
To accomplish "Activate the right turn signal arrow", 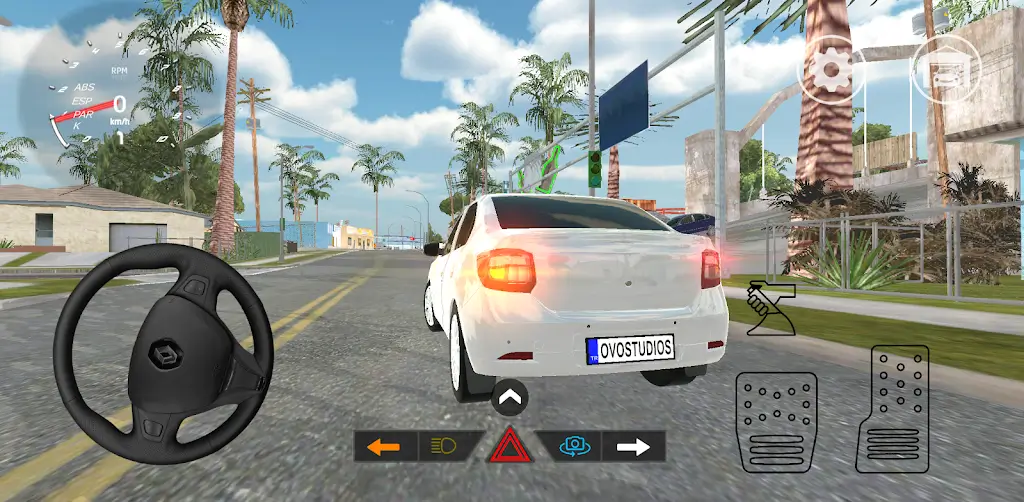I will [634, 446].
